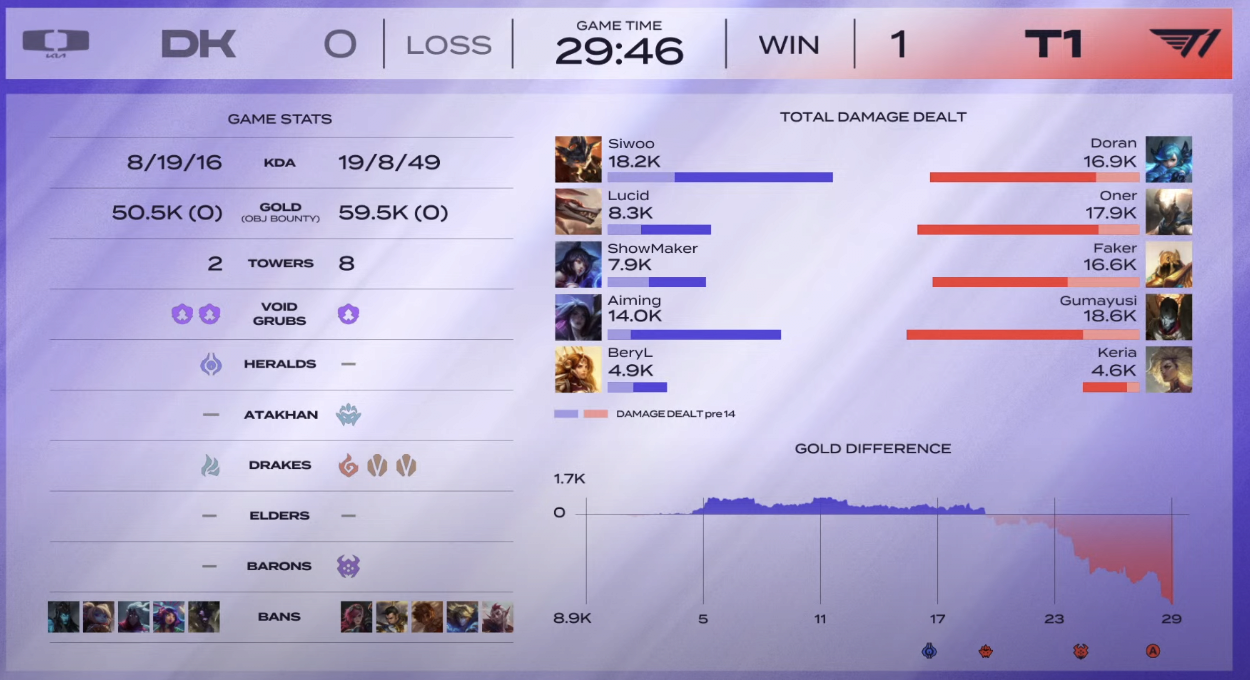Choose Keria's champion portrait
Image resolution: width=1250 pixels, height=680 pixels.
(x=1168, y=370)
